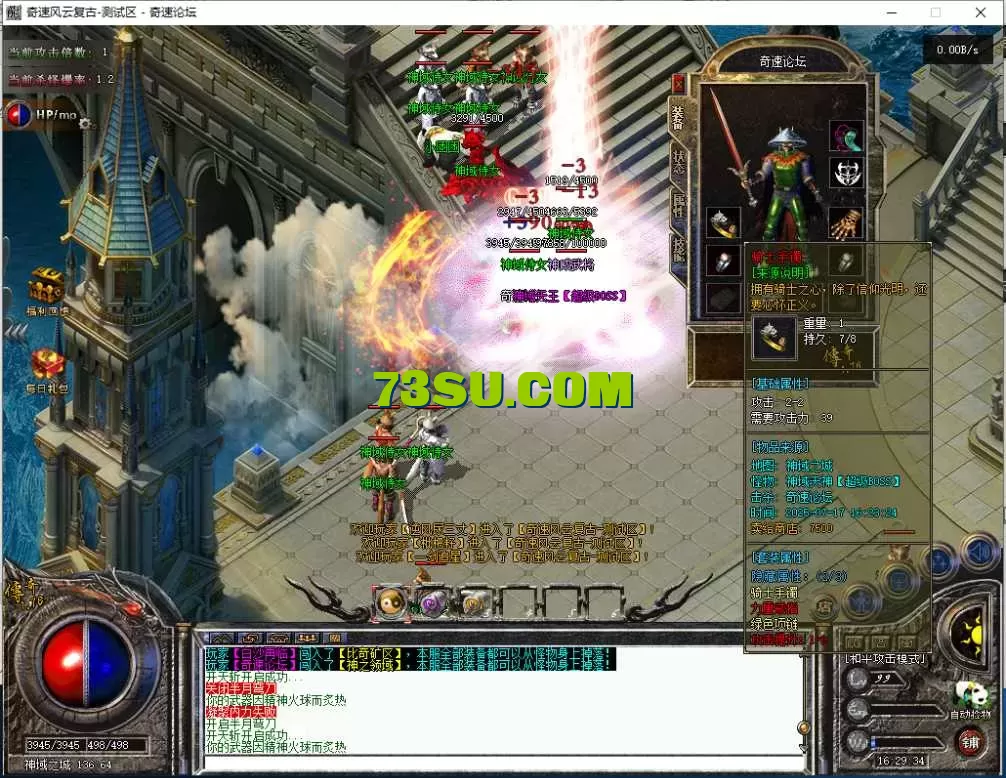Show the 技能 skills tab
Image resolution: width=1006 pixels, height=778 pixels.
[679, 246]
